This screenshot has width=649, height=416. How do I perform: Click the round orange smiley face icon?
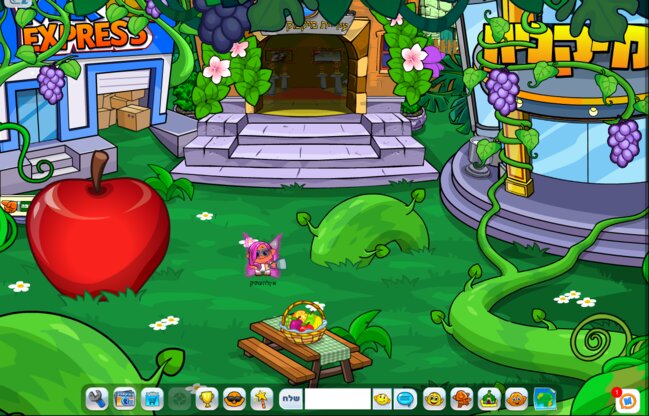point(434,399)
